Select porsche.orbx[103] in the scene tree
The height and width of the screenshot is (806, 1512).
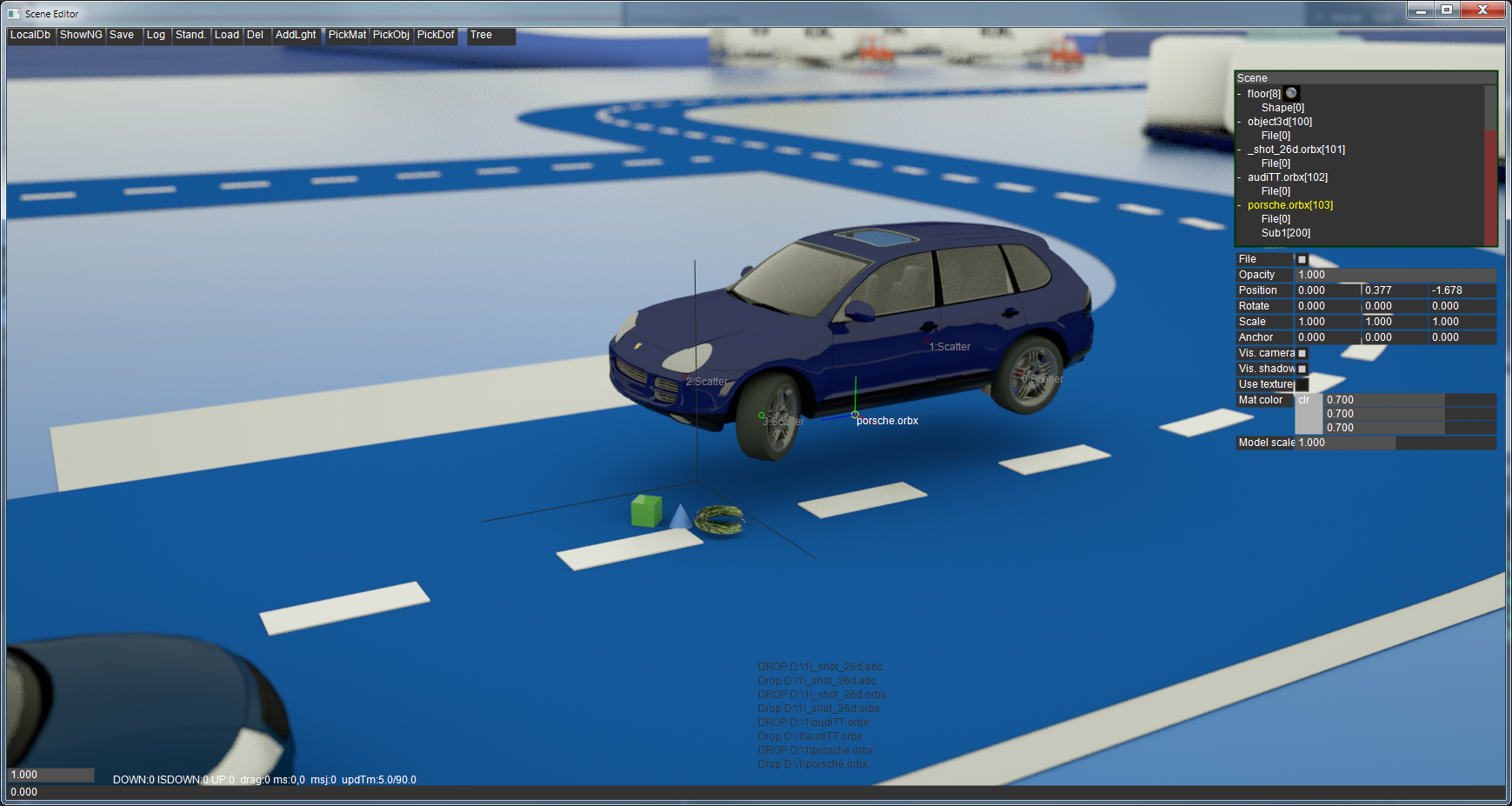coord(1289,205)
